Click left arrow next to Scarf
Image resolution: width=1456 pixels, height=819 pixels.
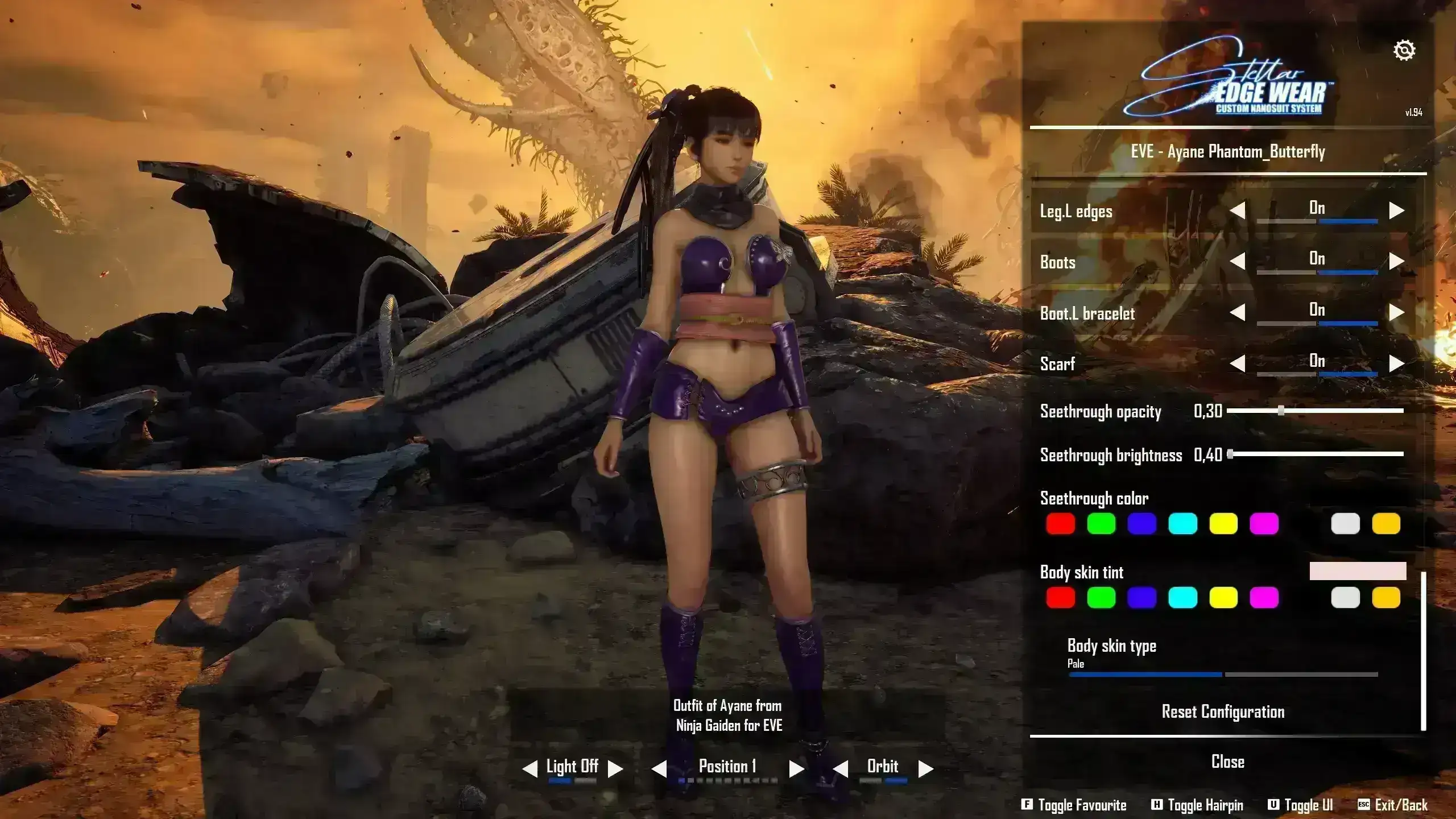pyautogui.click(x=1238, y=363)
